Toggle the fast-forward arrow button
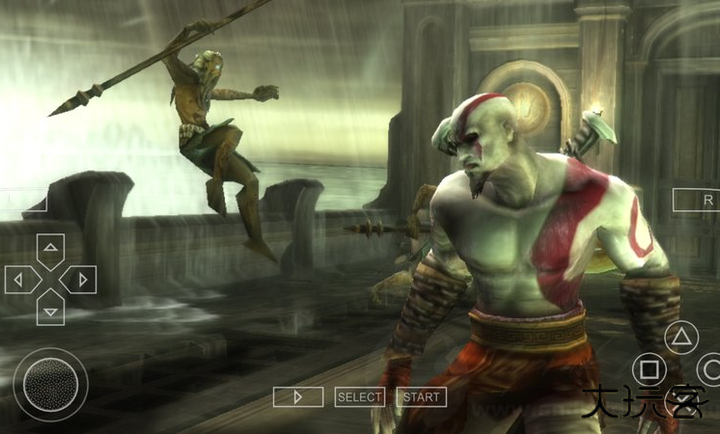The image size is (720, 434). point(298,397)
